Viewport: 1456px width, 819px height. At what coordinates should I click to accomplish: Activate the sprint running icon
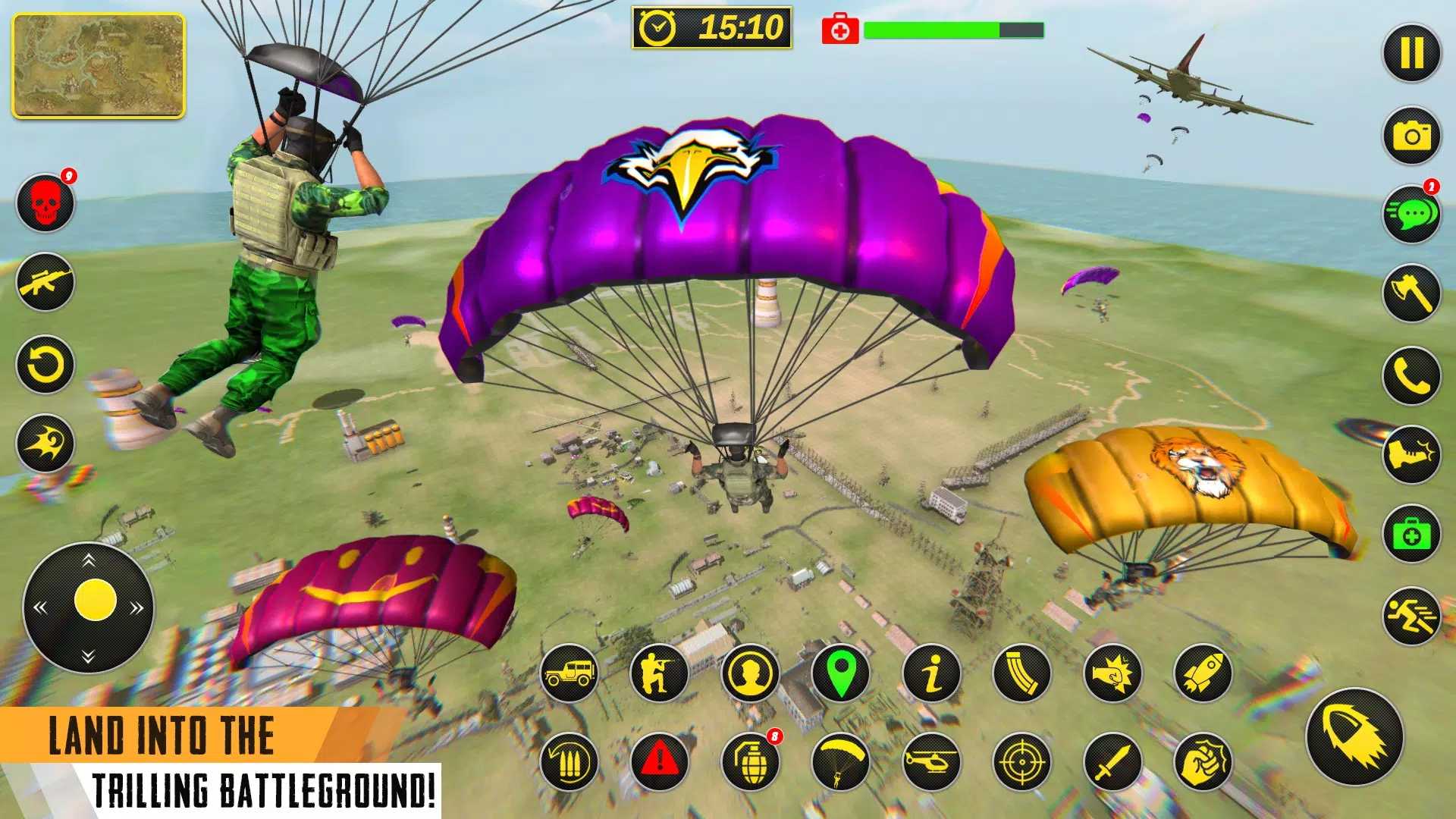(x=1411, y=616)
